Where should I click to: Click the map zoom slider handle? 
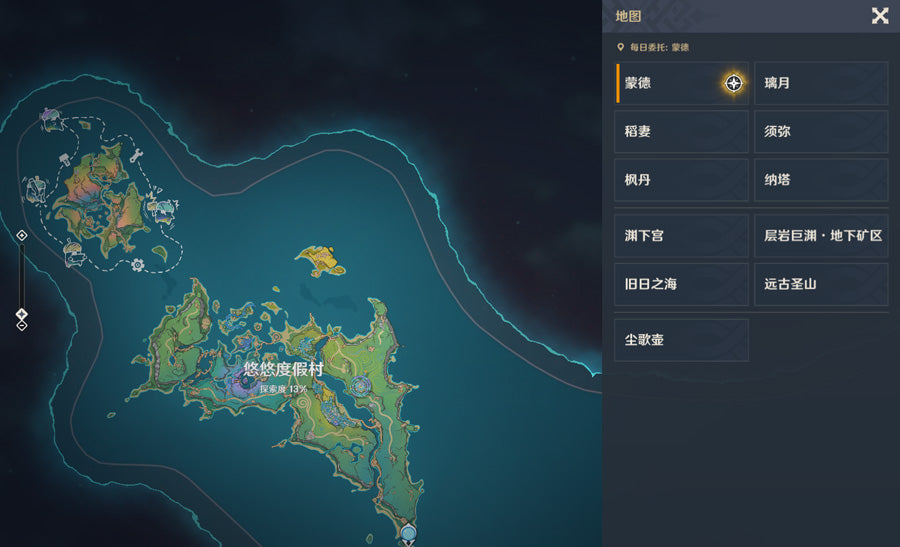[x=22, y=314]
